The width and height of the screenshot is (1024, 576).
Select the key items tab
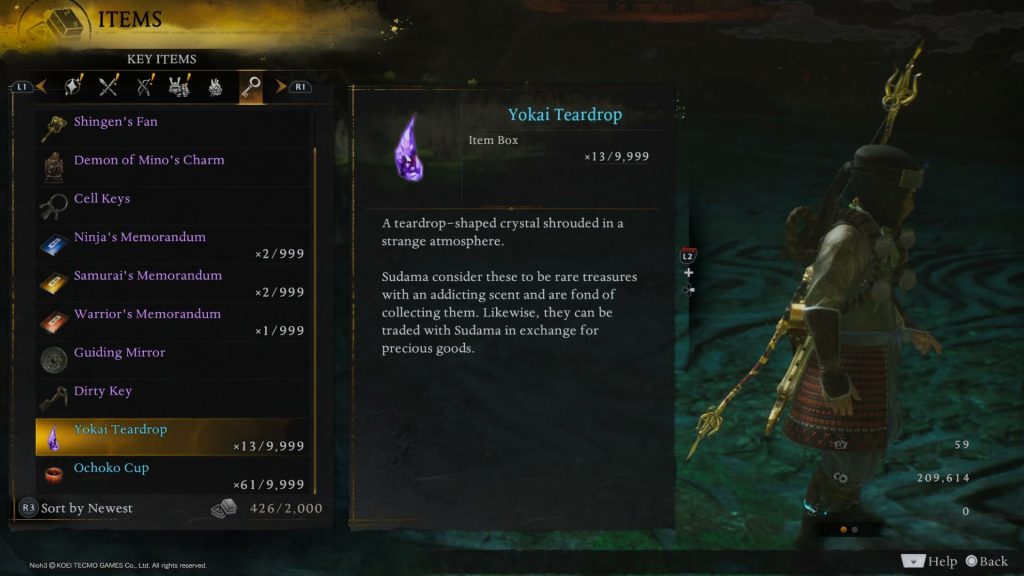click(x=250, y=87)
